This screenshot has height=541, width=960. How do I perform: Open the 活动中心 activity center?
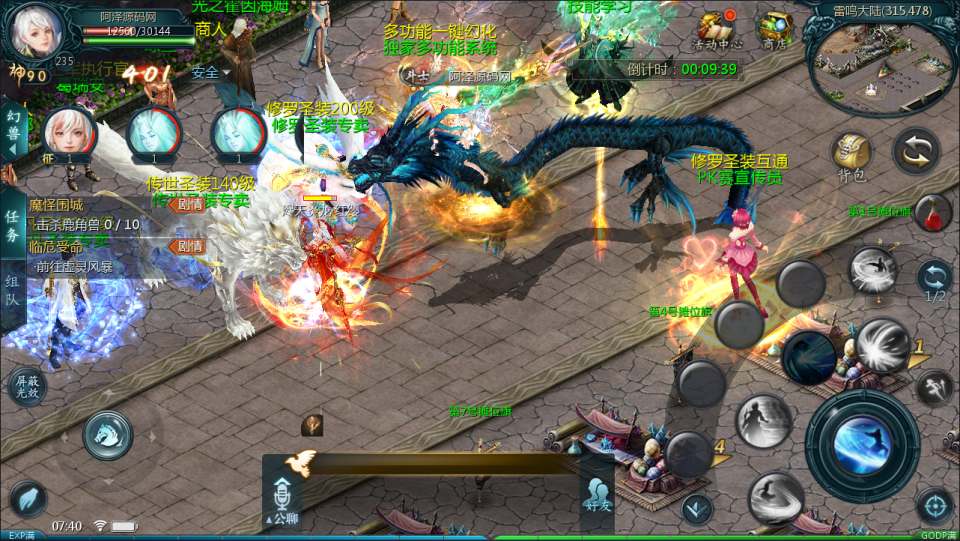[717, 30]
